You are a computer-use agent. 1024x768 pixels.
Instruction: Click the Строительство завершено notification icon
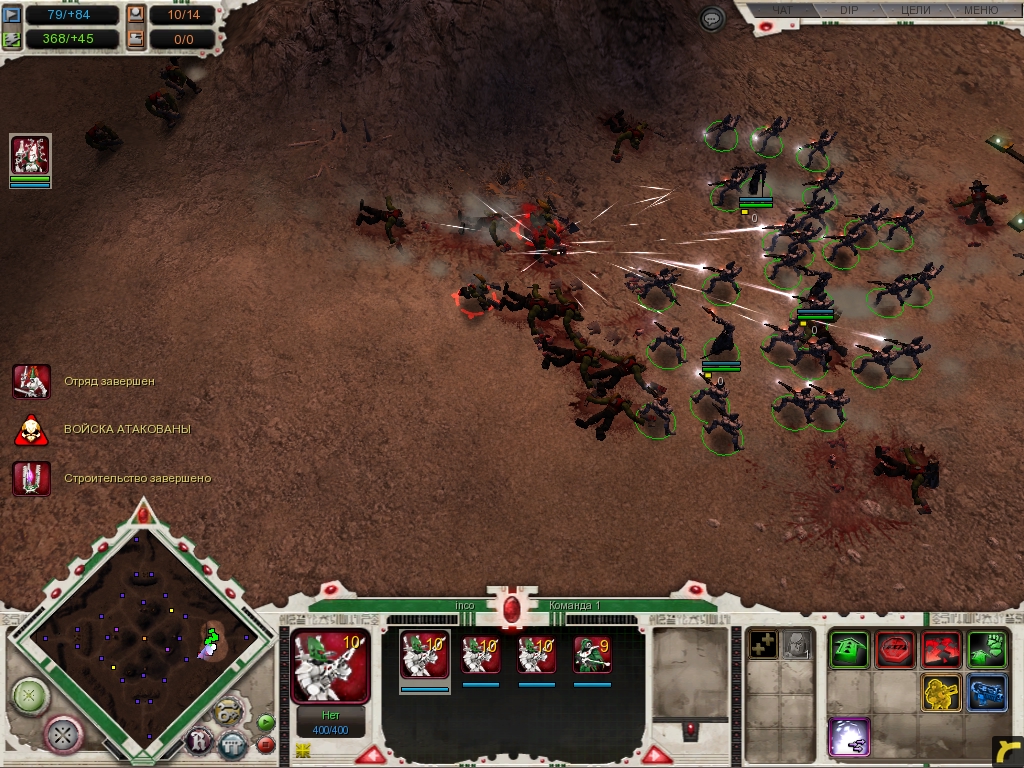(x=31, y=478)
